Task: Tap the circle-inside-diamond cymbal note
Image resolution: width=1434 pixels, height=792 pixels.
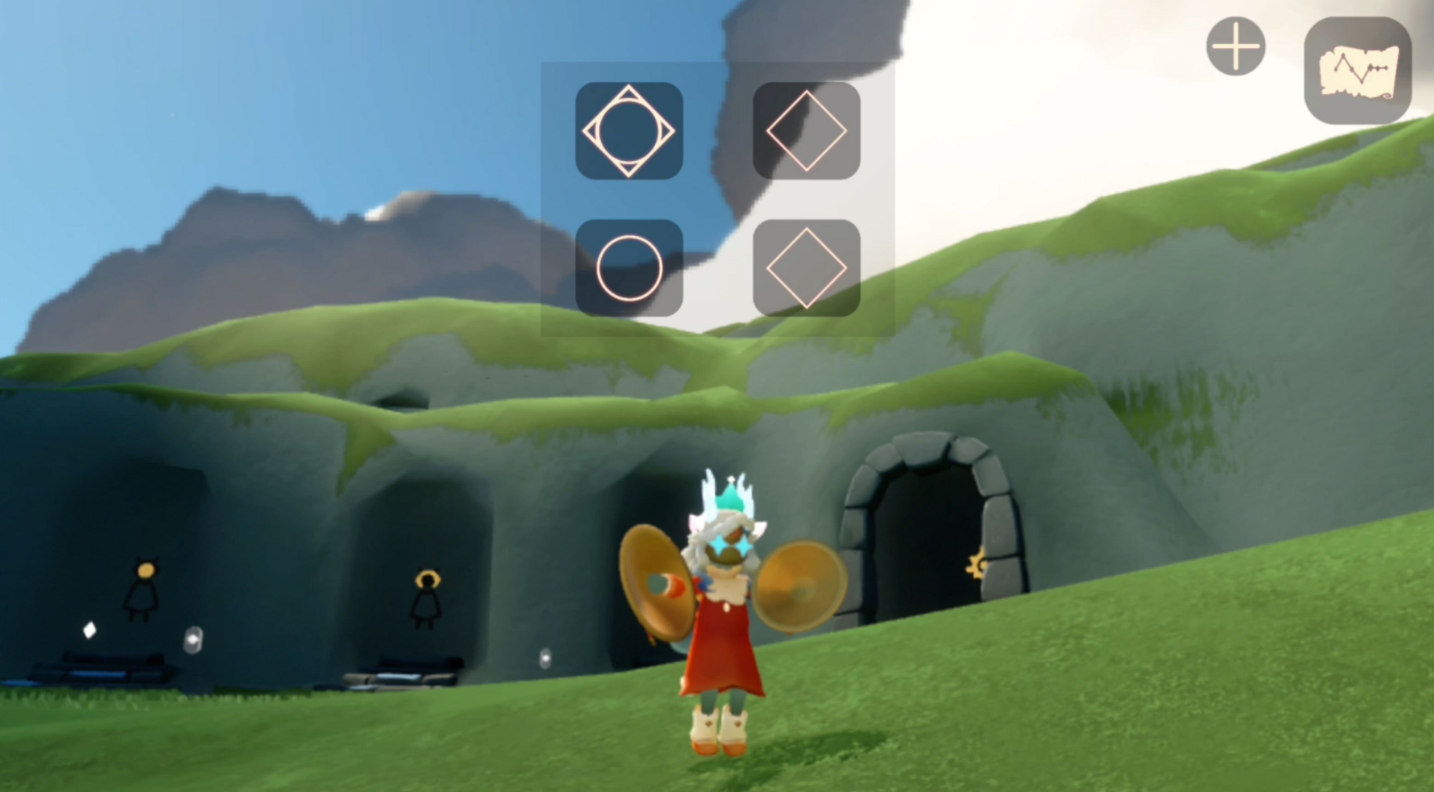Action: click(x=629, y=131)
